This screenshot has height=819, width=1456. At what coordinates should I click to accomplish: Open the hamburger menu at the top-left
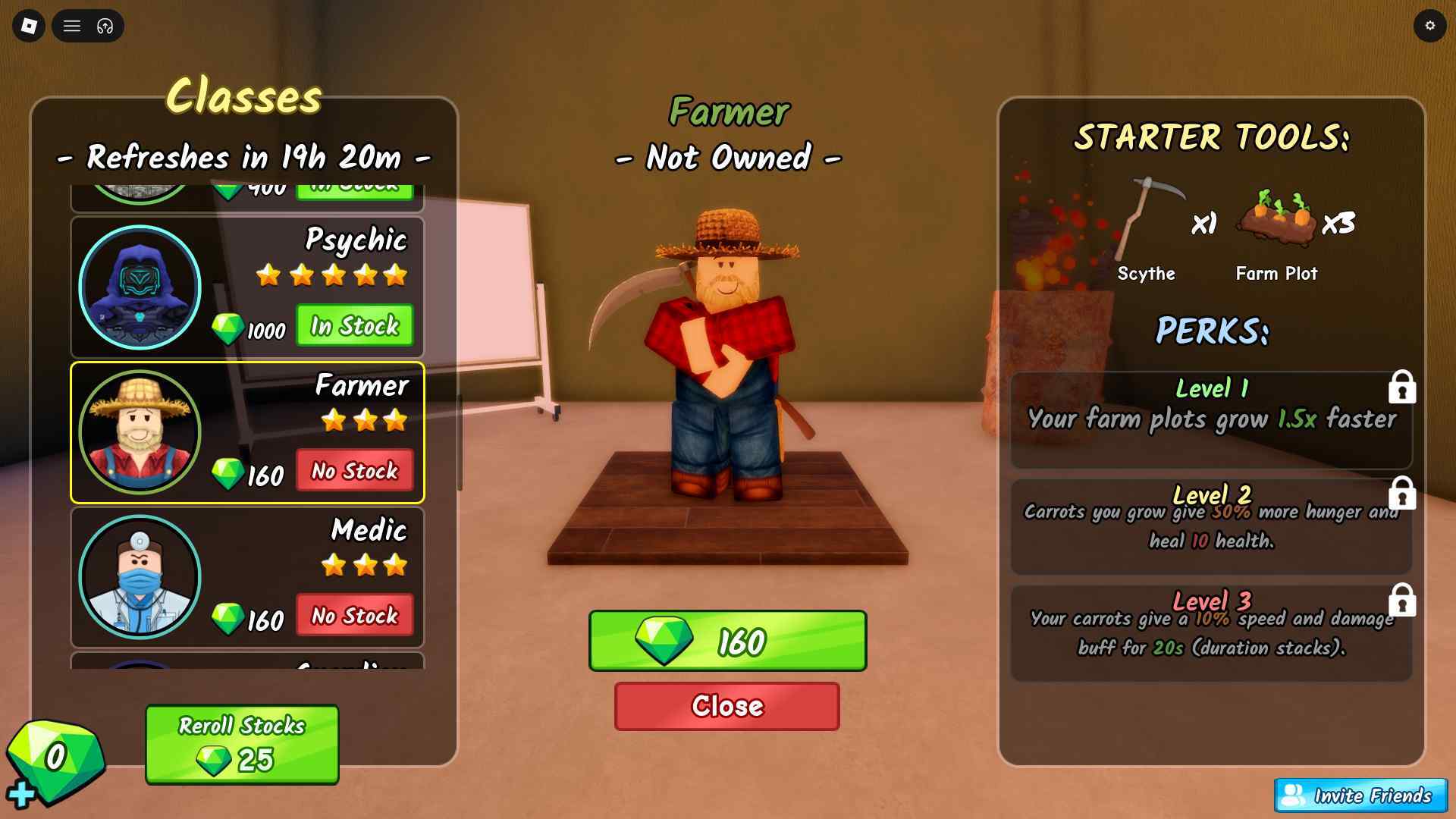click(x=72, y=26)
